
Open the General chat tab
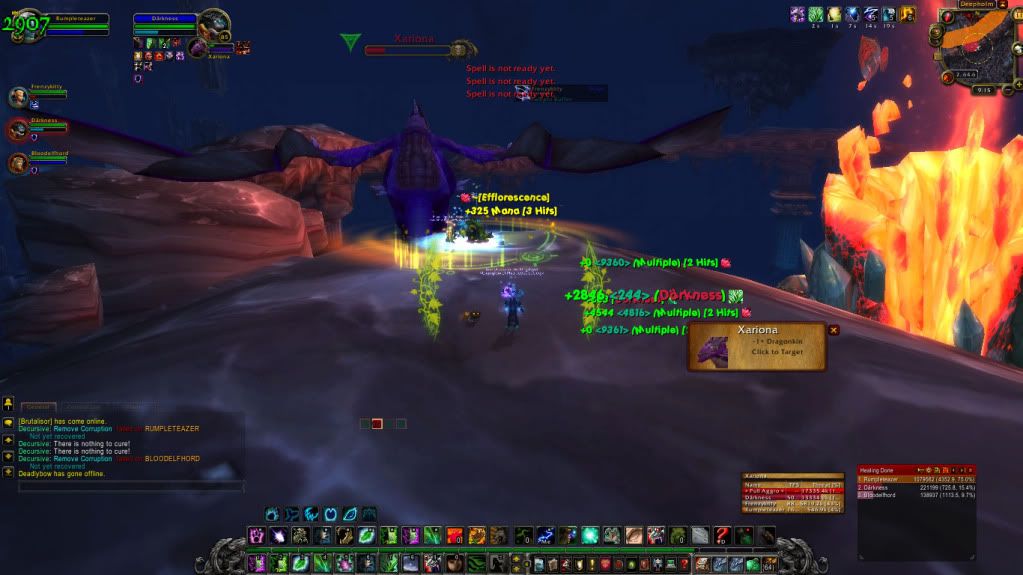tap(39, 407)
